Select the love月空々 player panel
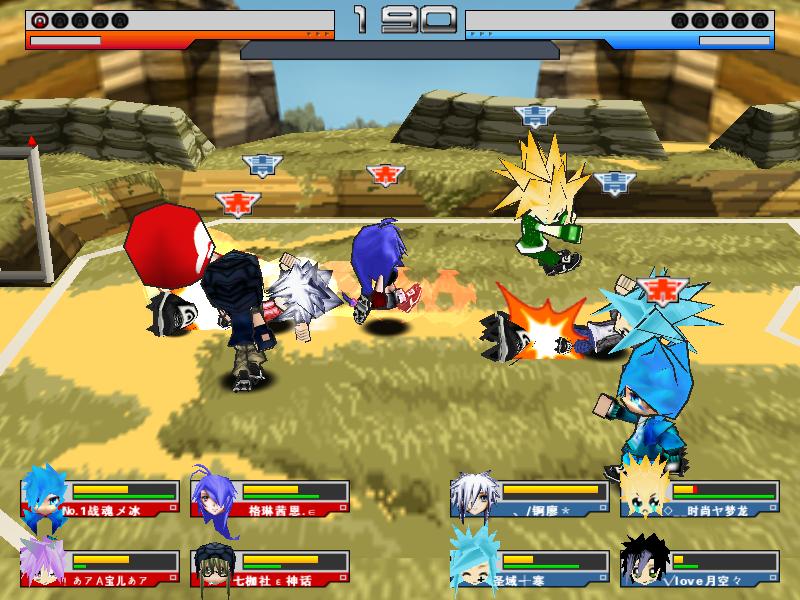 pos(700,567)
